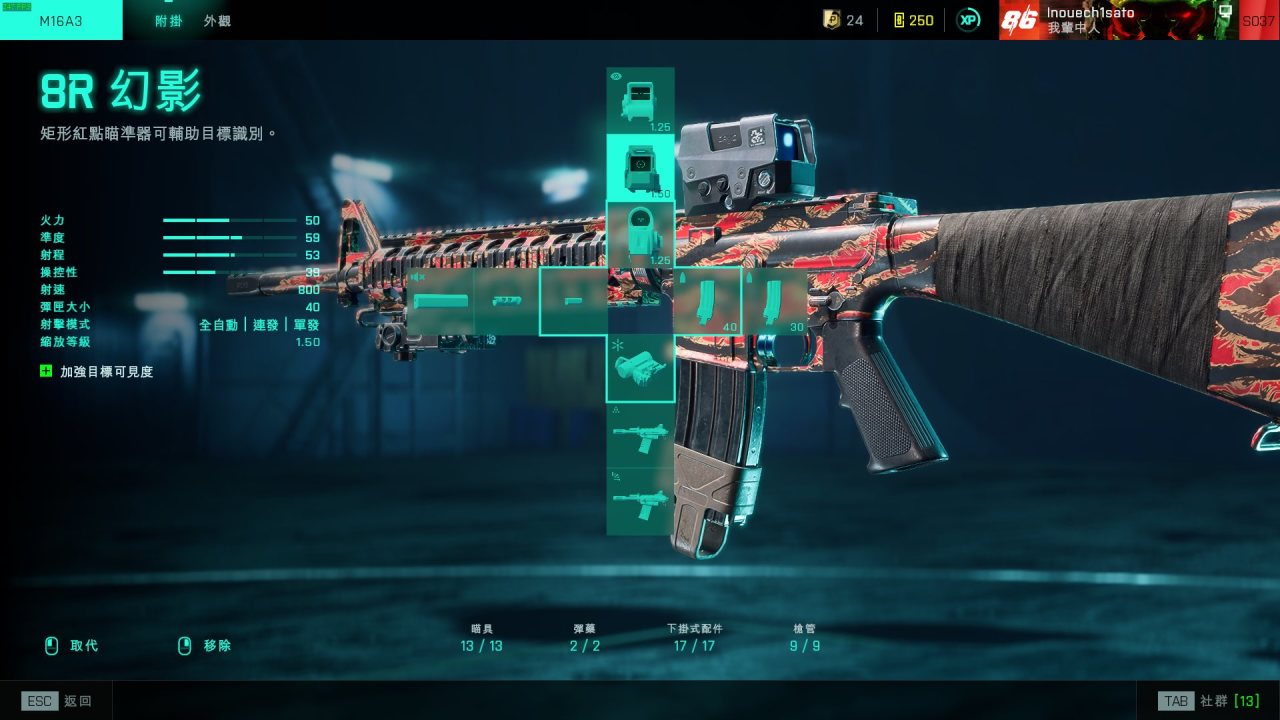
Task: Go back with the 返回 button
Action: click(x=58, y=701)
